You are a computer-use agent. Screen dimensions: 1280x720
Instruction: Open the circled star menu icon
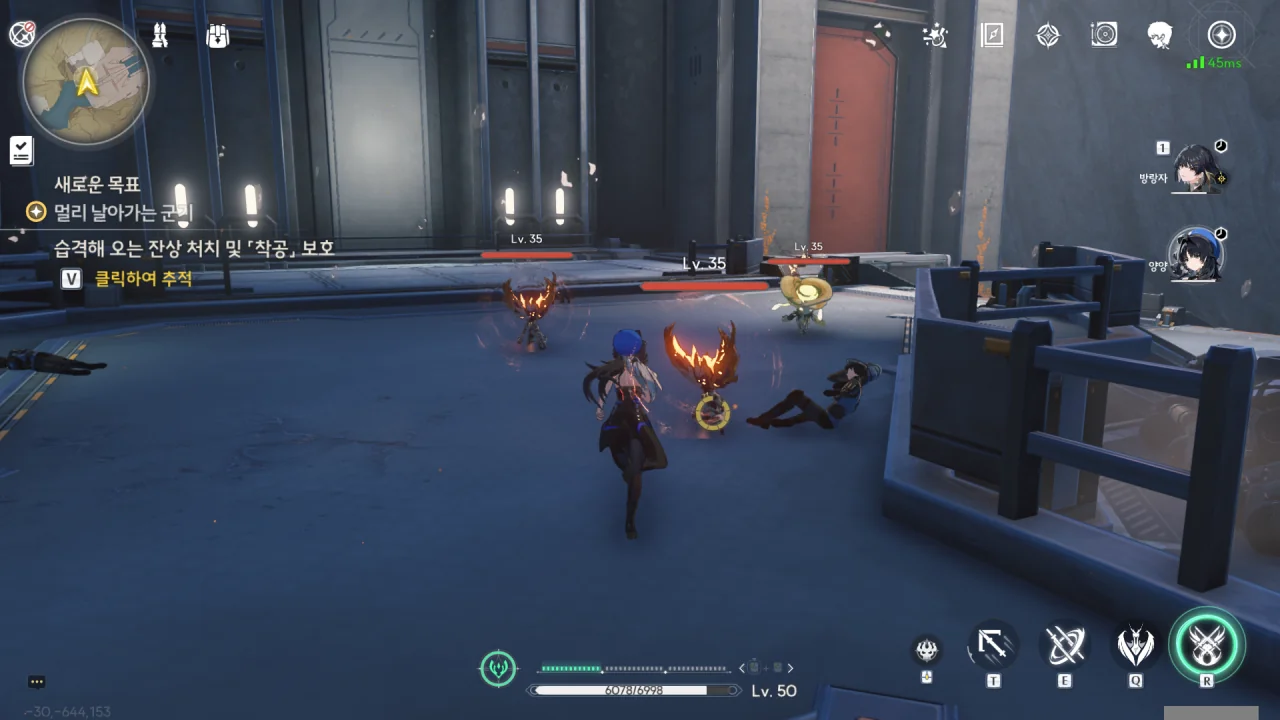click(x=1221, y=36)
